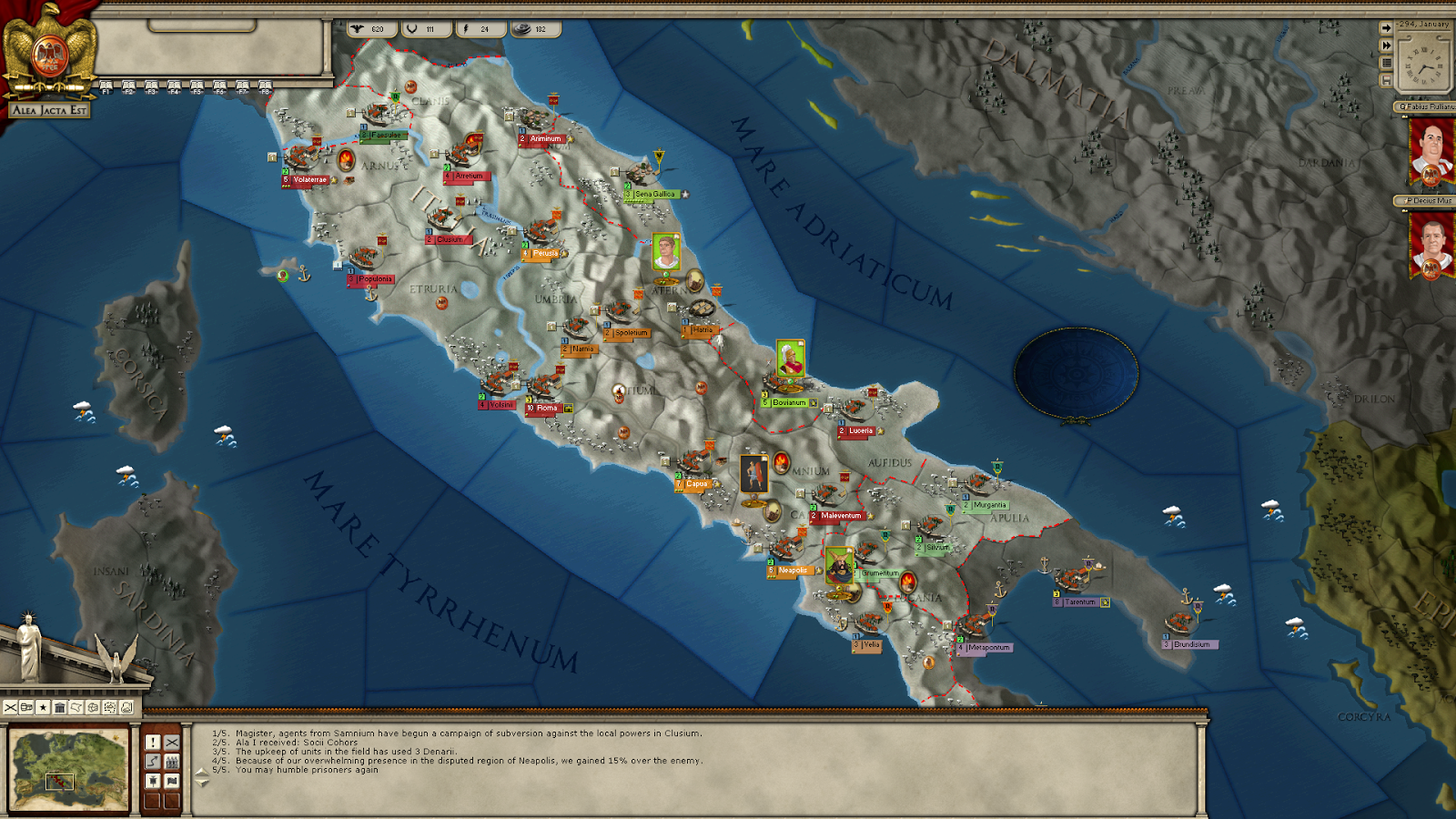Click the save game icon near the clock
This screenshot has height=819, width=1456.
(x=1386, y=79)
